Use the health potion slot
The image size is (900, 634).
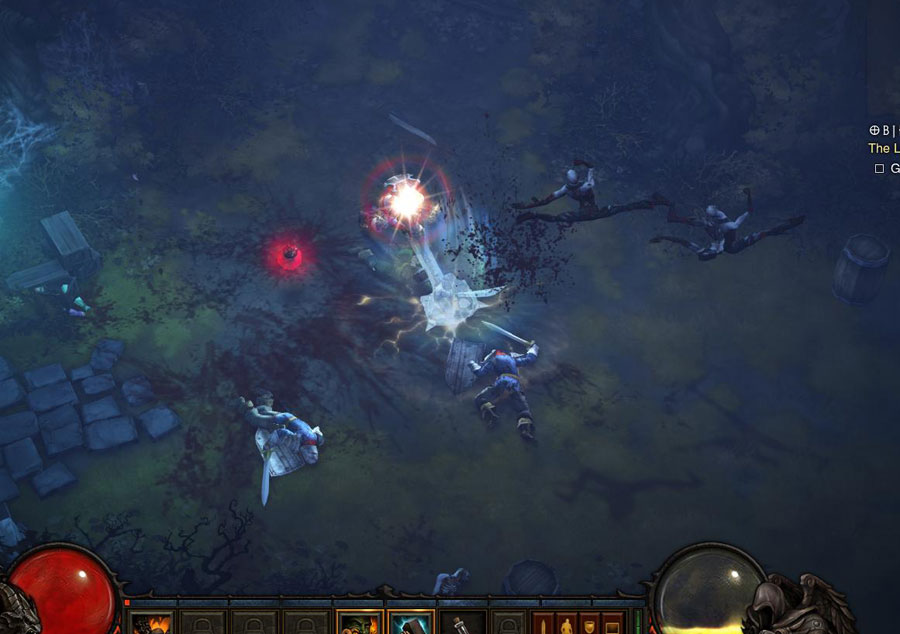click(463, 624)
